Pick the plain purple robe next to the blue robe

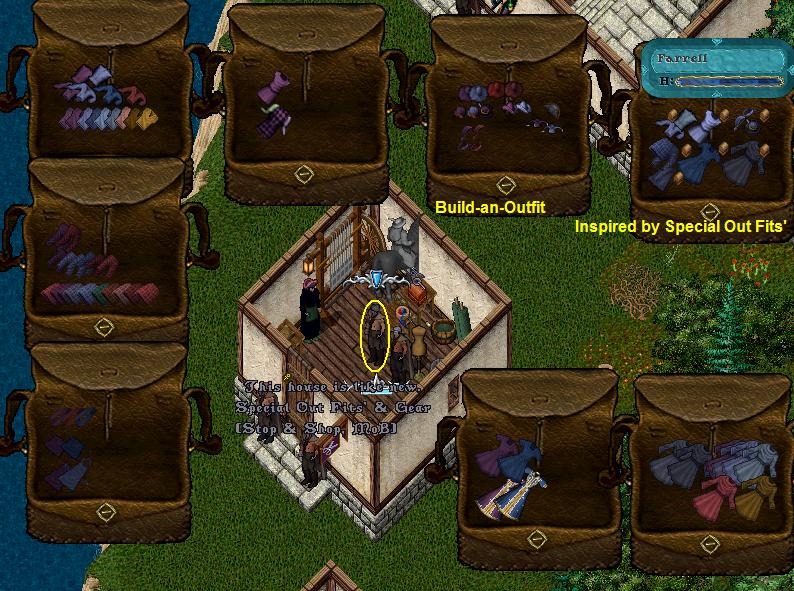coord(497,456)
